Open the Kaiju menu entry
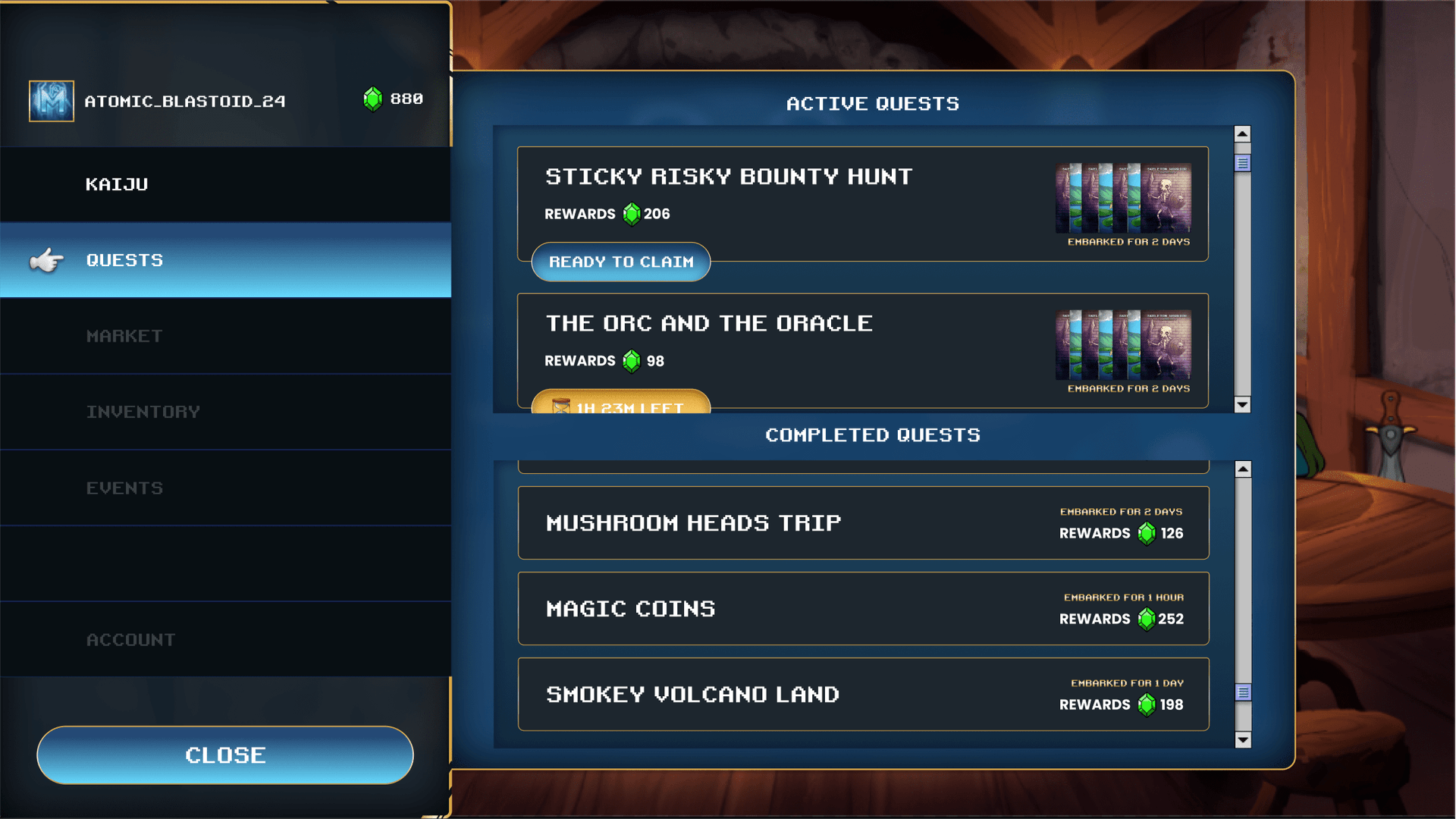Screen dimensions: 1456x819 pyautogui.click(x=225, y=184)
